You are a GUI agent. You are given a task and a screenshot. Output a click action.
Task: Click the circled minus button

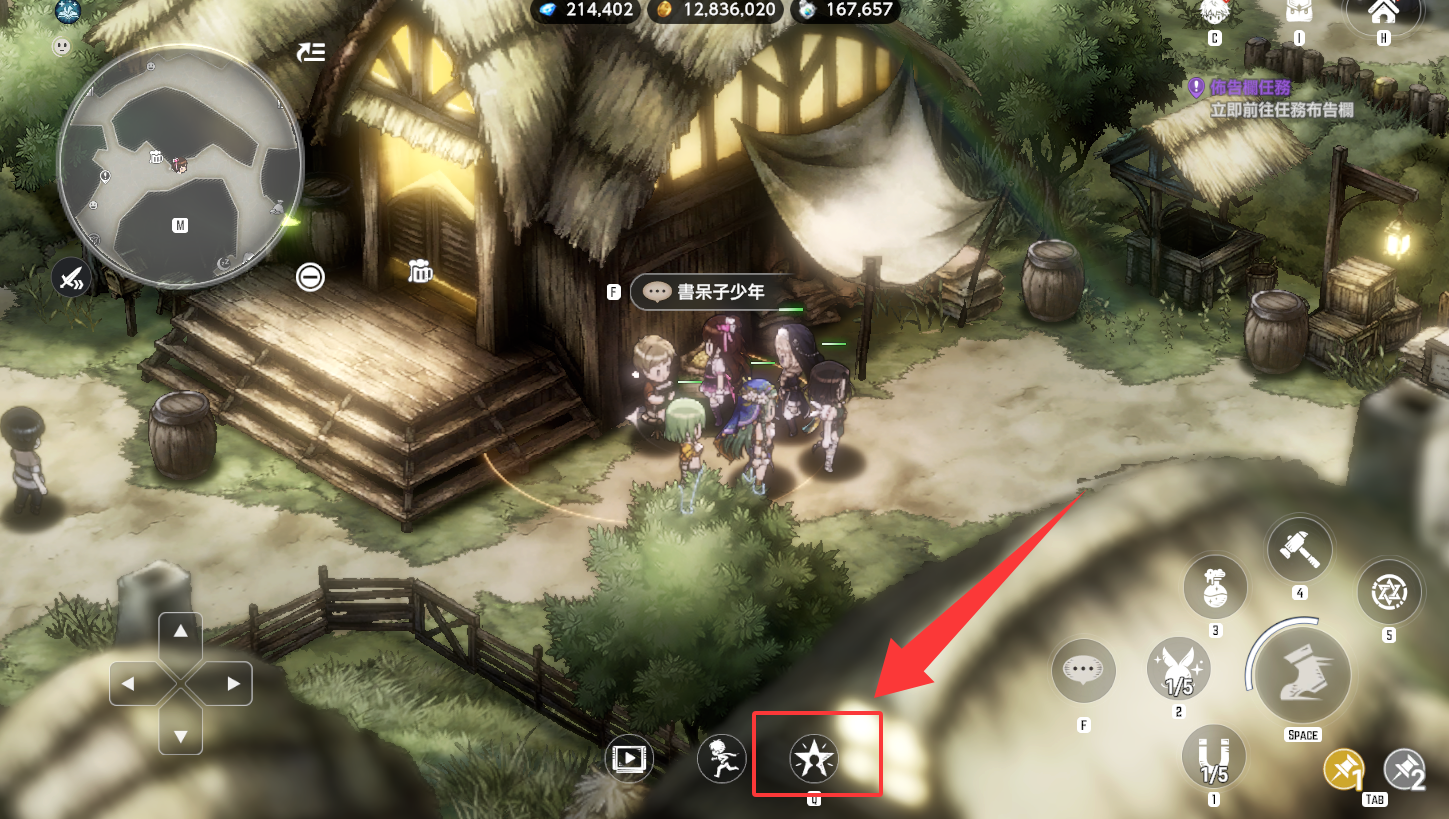pyautogui.click(x=311, y=277)
